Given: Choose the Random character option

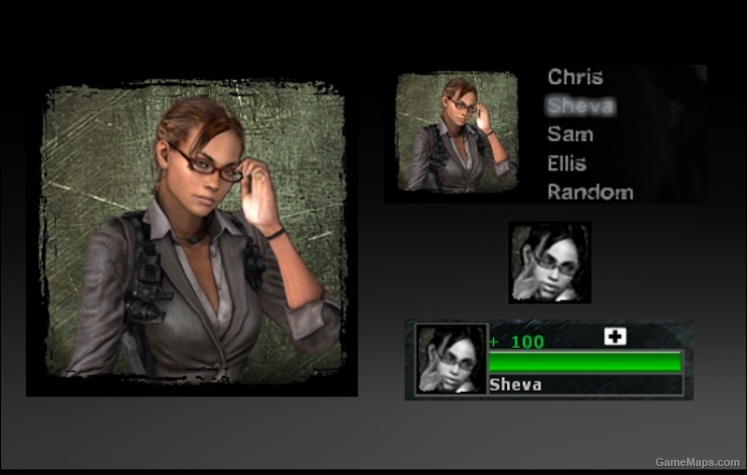Looking at the screenshot, I should point(590,192).
